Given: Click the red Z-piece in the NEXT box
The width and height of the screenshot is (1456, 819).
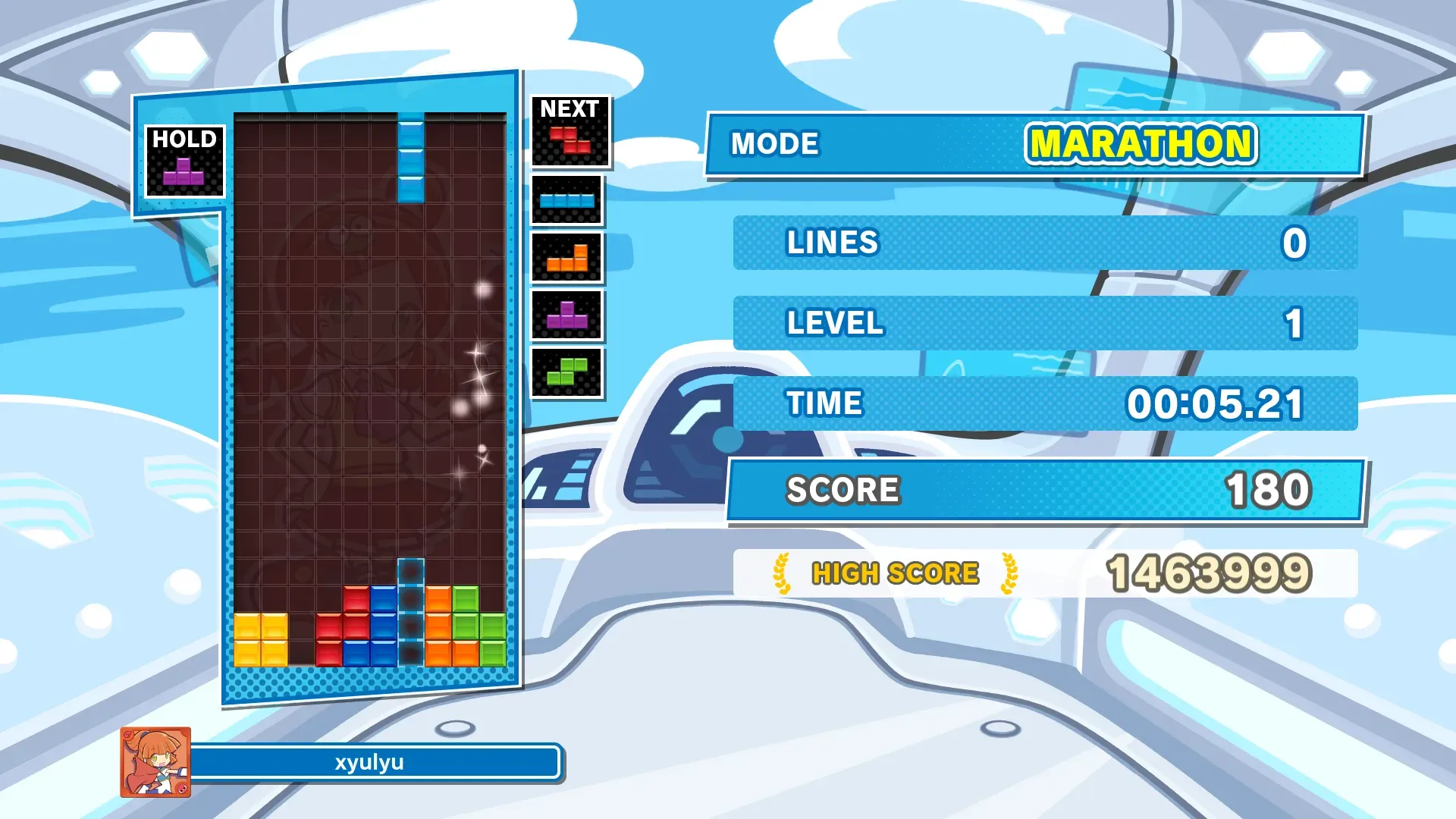Looking at the screenshot, I should click(x=570, y=140).
